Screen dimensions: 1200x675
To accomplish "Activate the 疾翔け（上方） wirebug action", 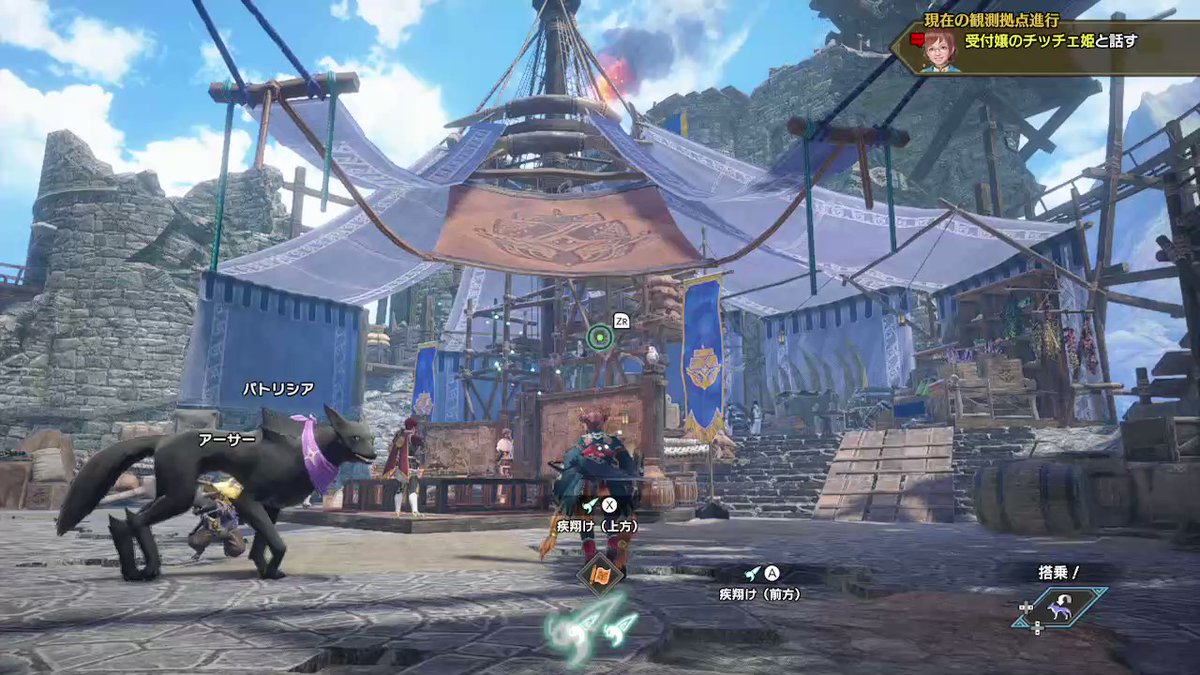I will pos(596,513).
